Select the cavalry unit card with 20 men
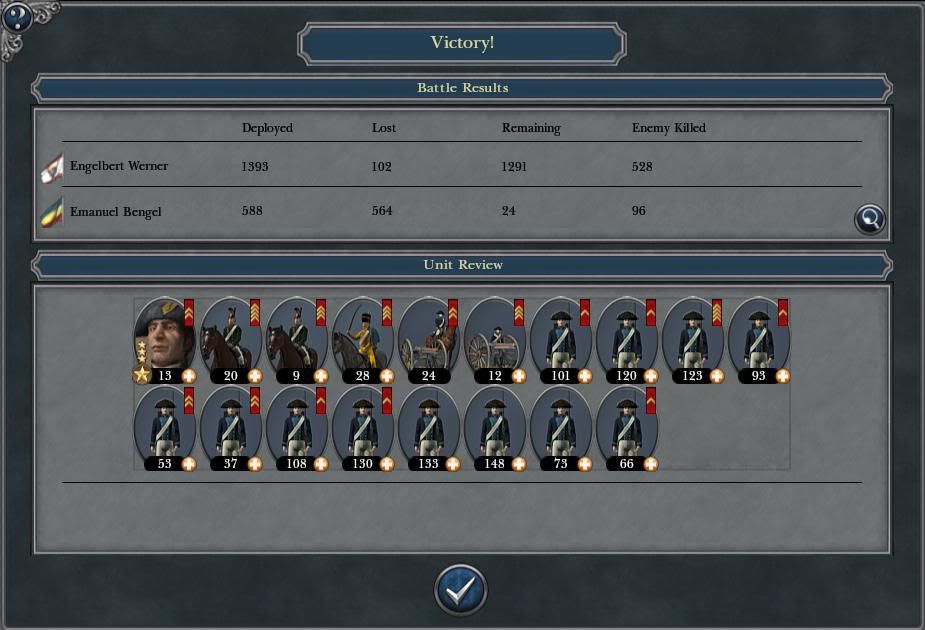This screenshot has width=925, height=630. click(231, 339)
